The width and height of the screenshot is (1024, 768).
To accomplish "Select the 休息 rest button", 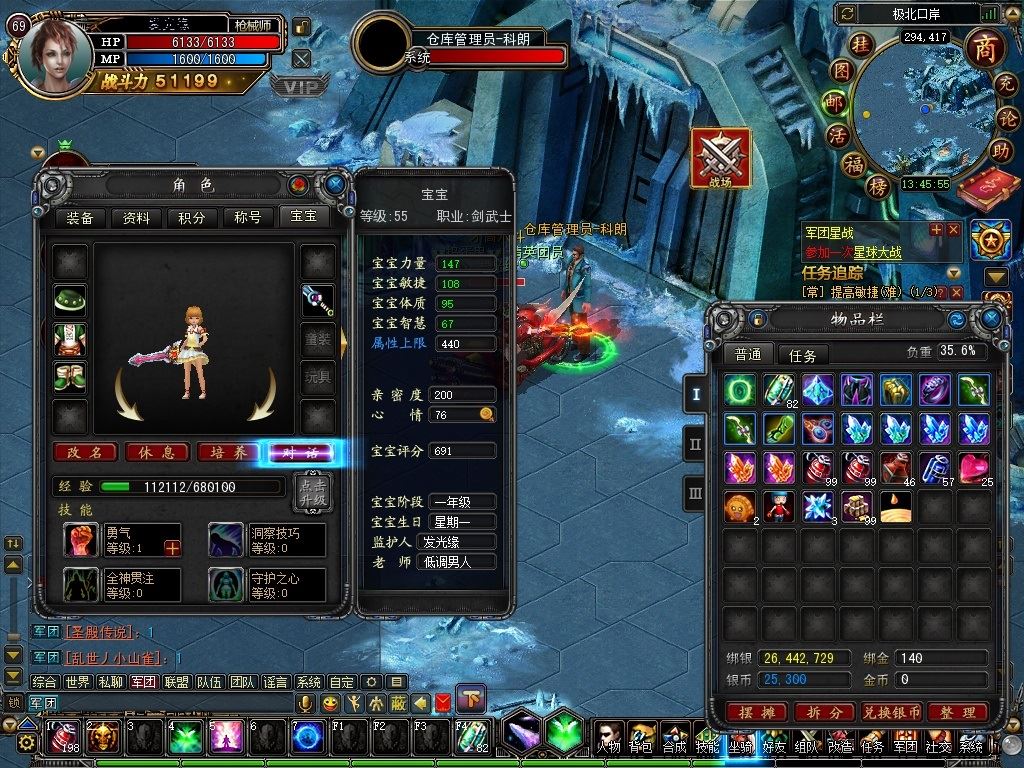I will pyautogui.click(x=157, y=452).
